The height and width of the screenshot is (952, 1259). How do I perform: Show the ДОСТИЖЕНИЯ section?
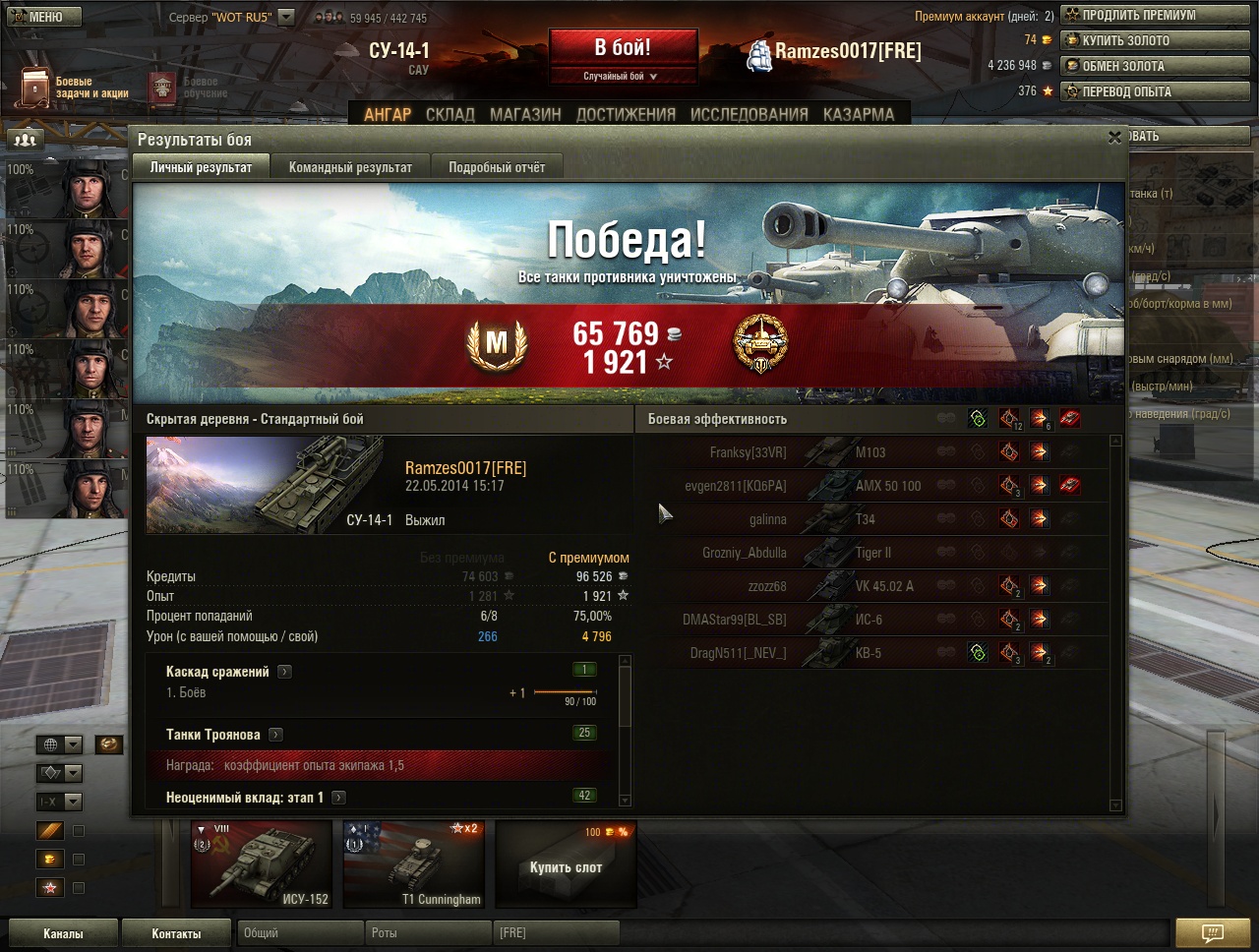[x=626, y=114]
